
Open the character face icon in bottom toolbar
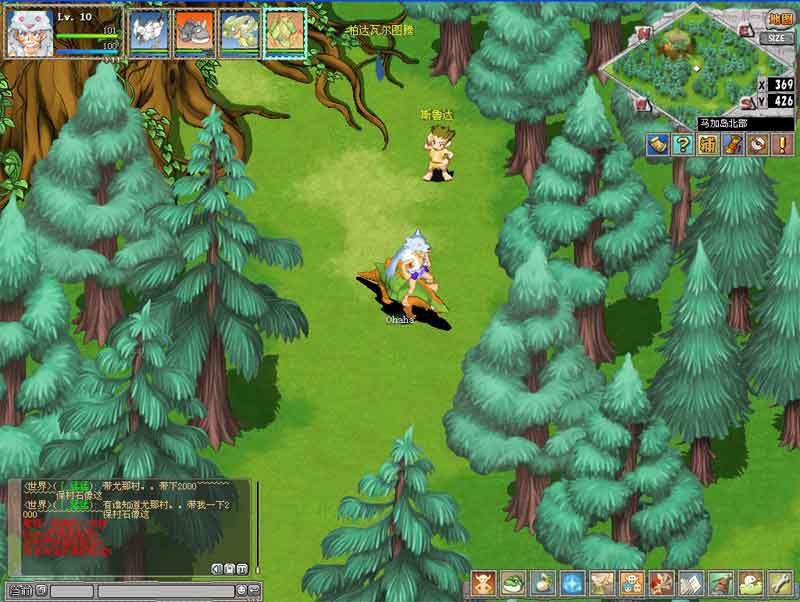coord(484,584)
